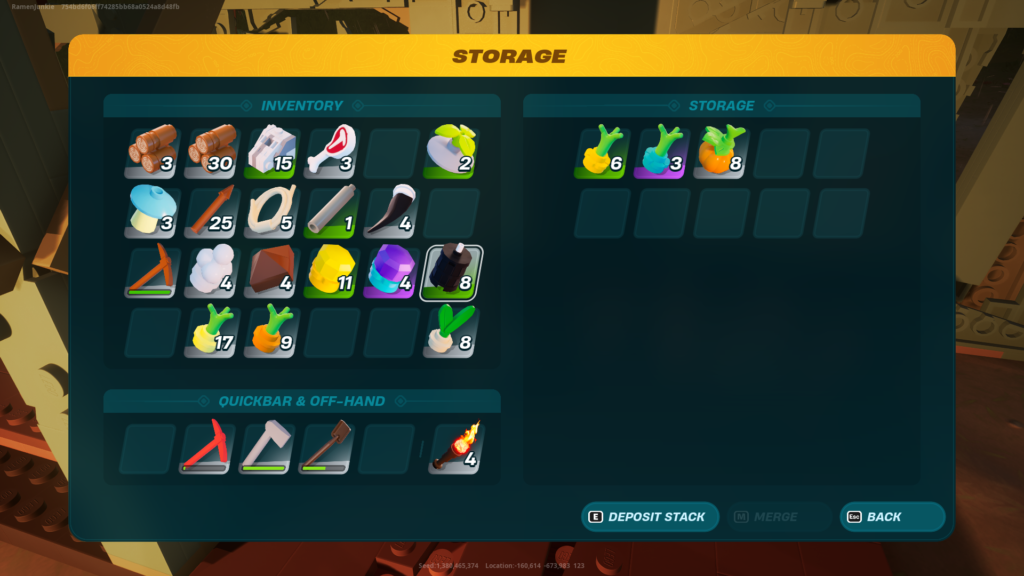Select the black obsidian stack of 8
The height and width of the screenshot is (576, 1024).
point(451,272)
